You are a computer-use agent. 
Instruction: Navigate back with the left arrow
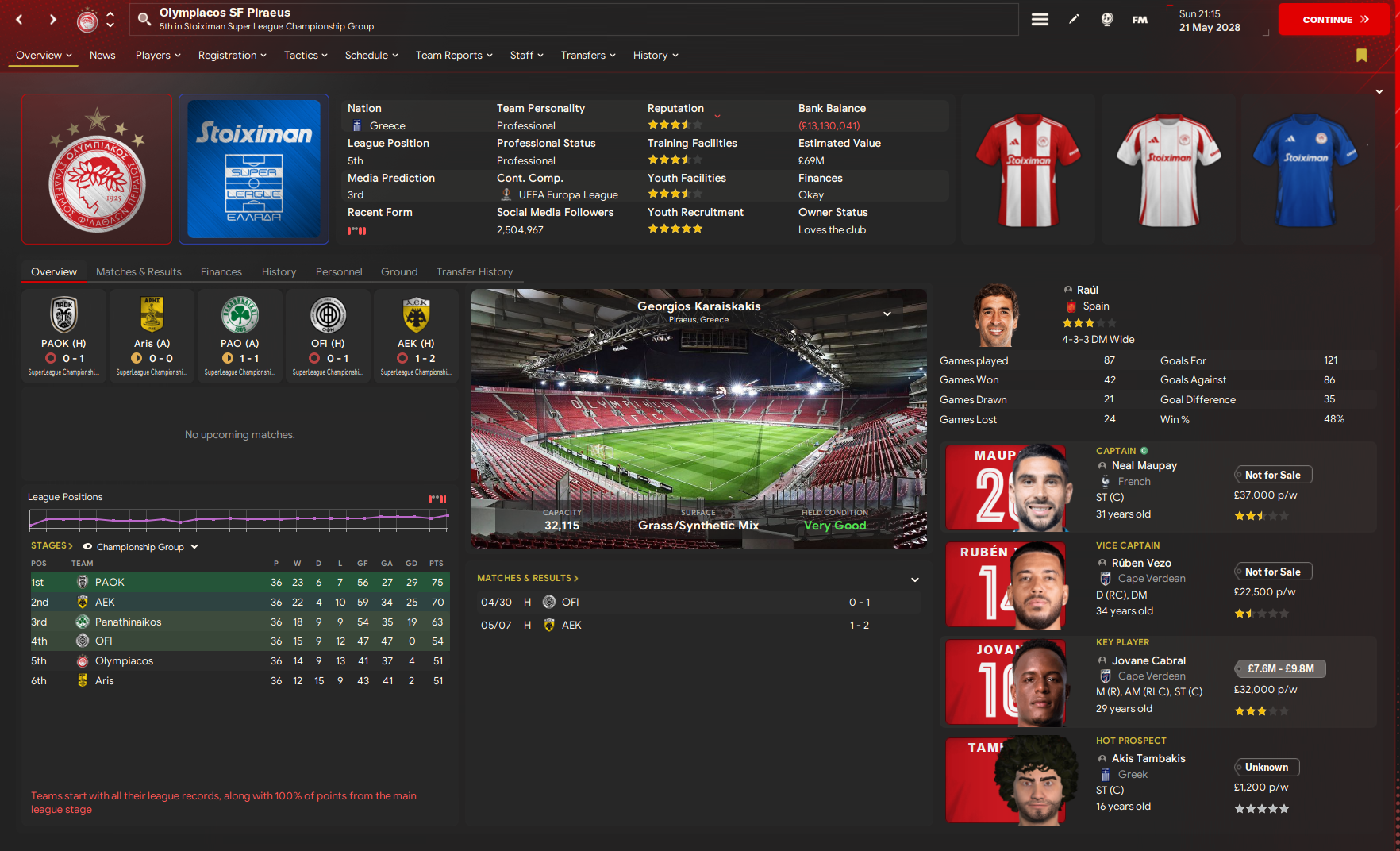click(x=20, y=20)
